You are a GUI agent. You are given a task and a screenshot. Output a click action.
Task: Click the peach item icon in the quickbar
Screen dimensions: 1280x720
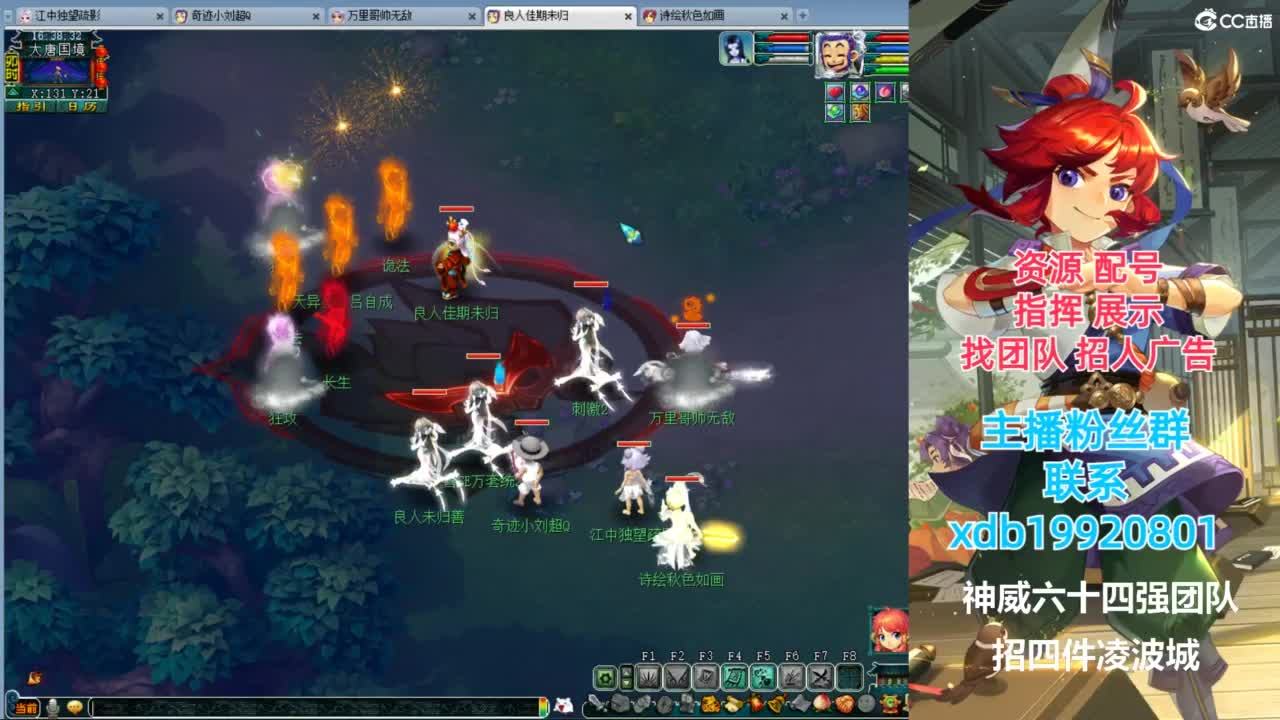pos(820,703)
